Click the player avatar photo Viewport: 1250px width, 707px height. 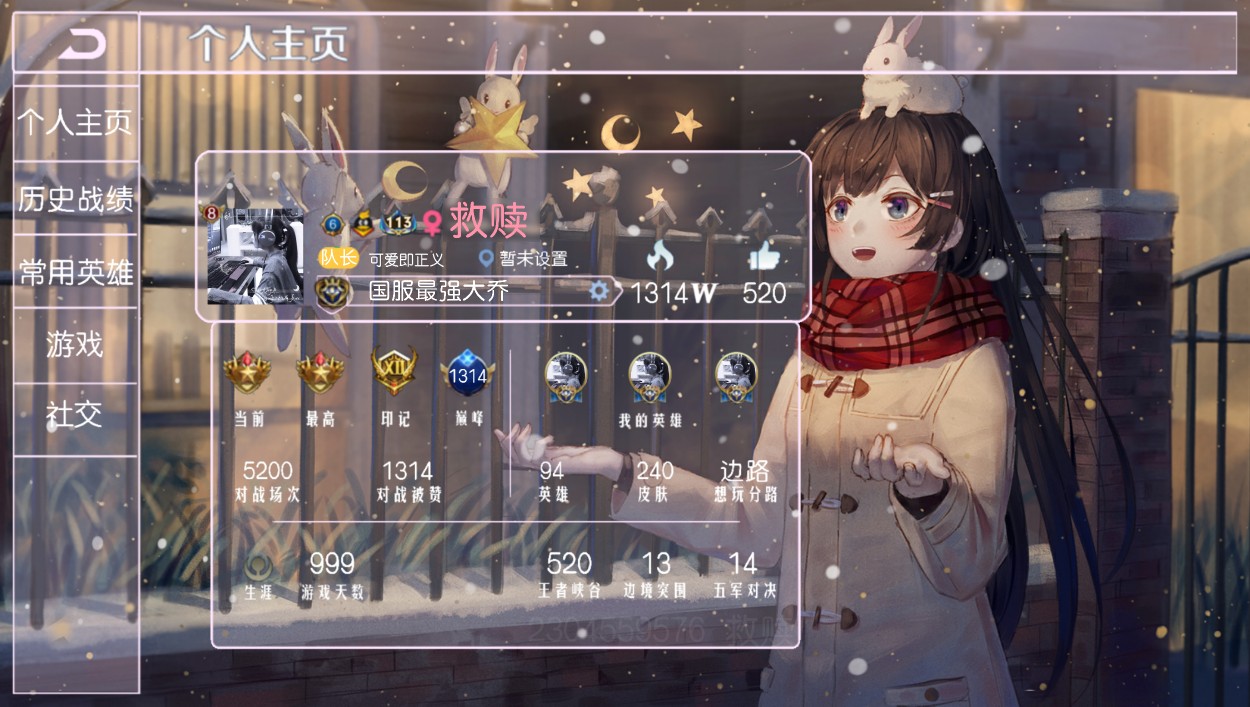tap(255, 255)
